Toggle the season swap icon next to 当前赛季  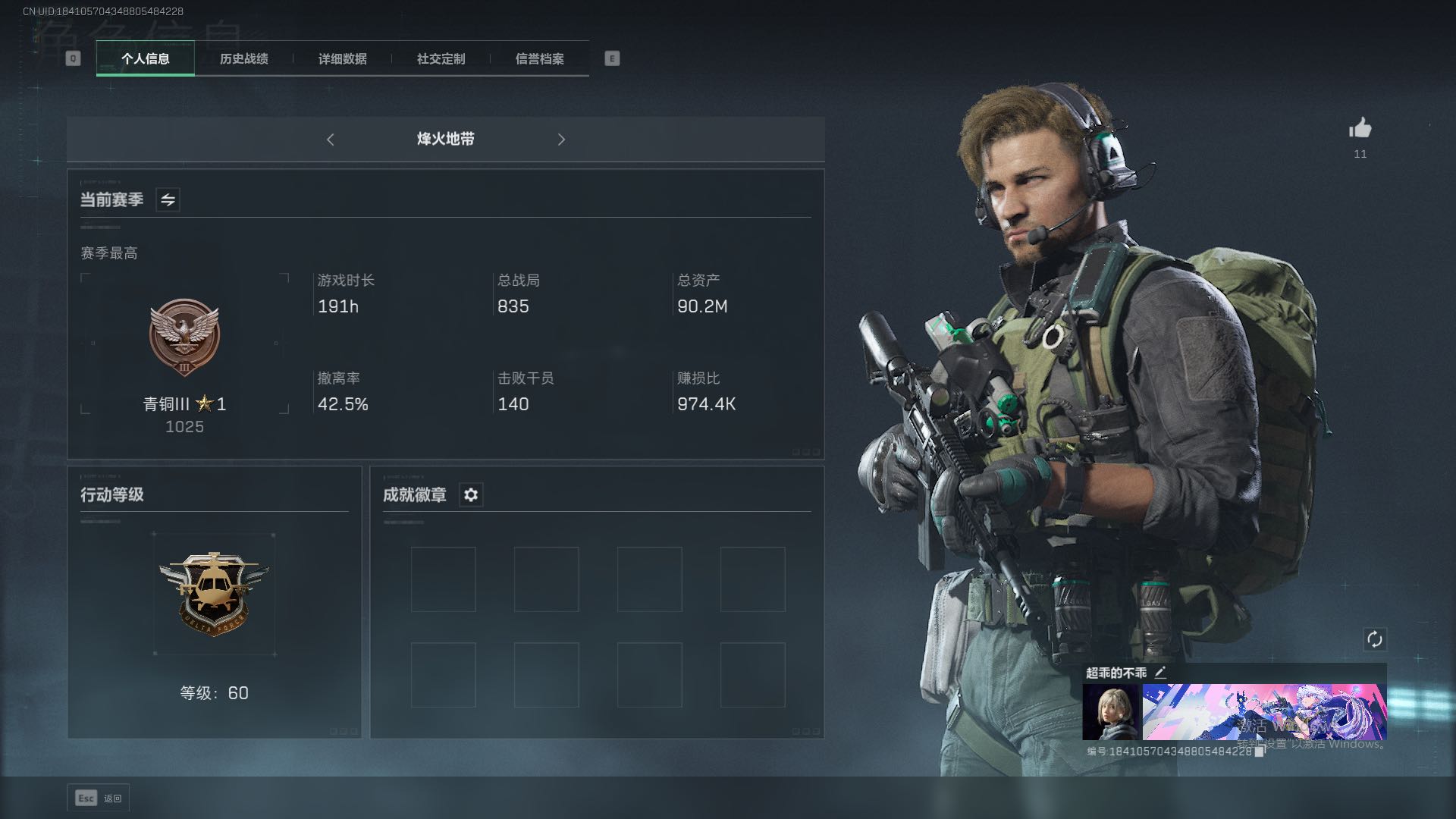(x=168, y=199)
